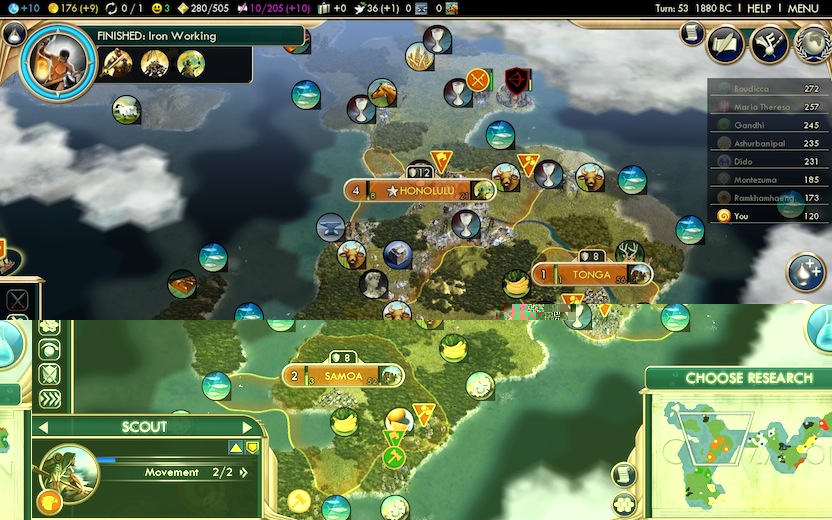Click the Honolulu city banner
Viewport: 832px width, 520px height.
(x=420, y=190)
